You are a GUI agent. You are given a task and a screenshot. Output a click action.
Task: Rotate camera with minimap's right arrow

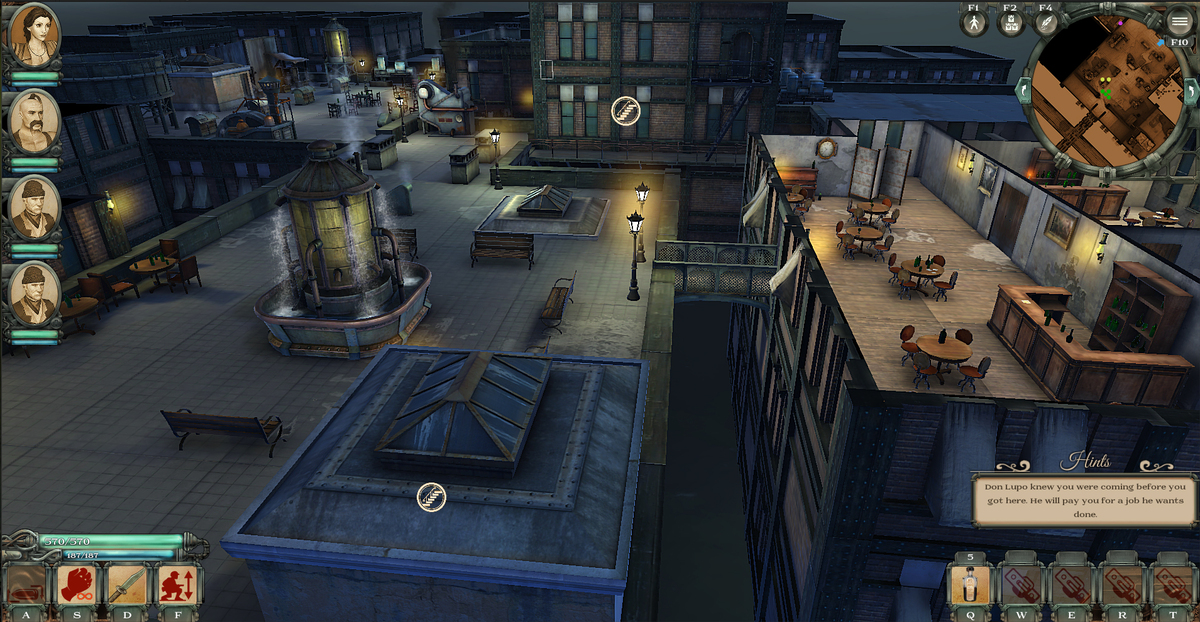tap(1190, 91)
